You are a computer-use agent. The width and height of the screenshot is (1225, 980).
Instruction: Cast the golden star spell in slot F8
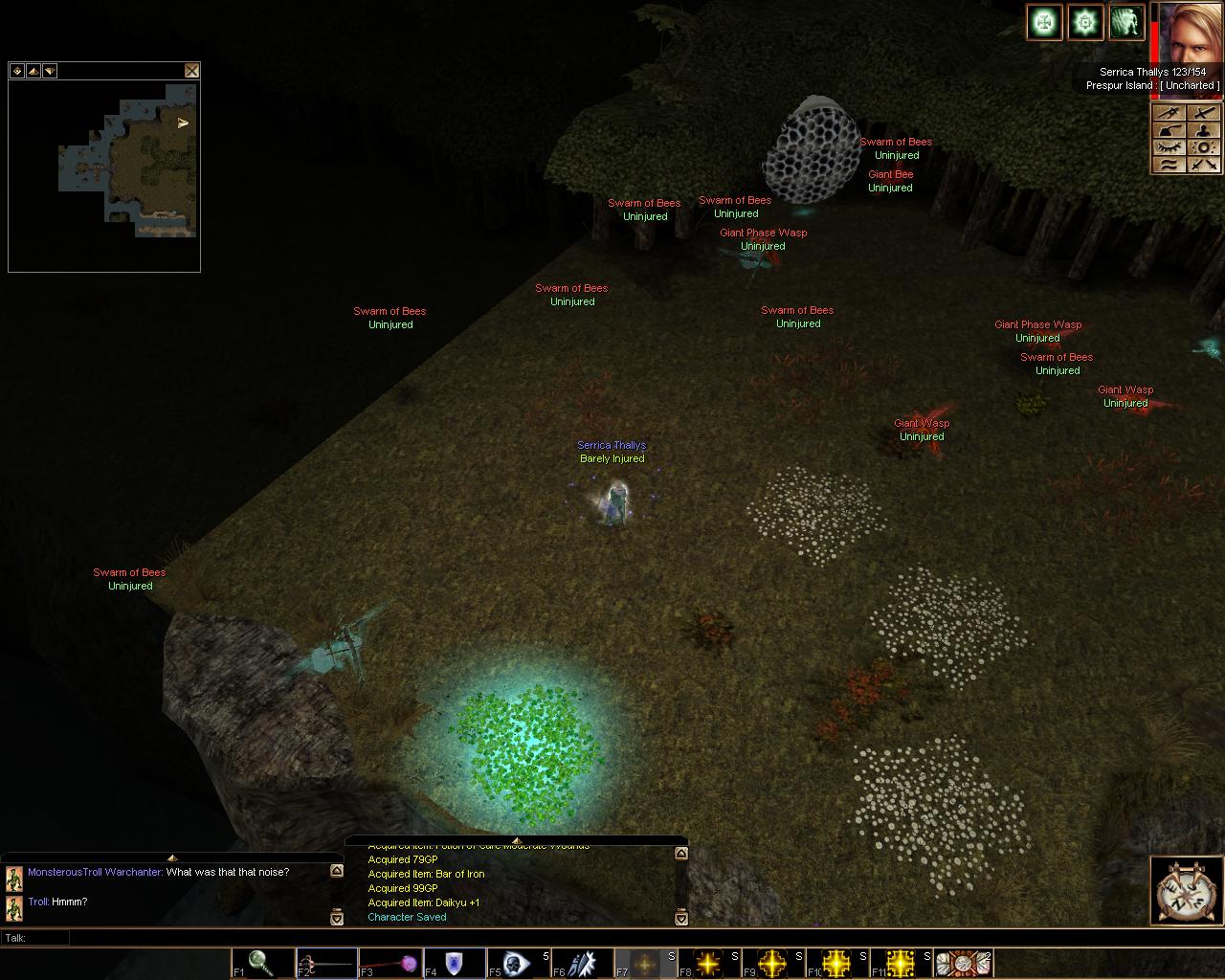pyautogui.click(x=709, y=963)
